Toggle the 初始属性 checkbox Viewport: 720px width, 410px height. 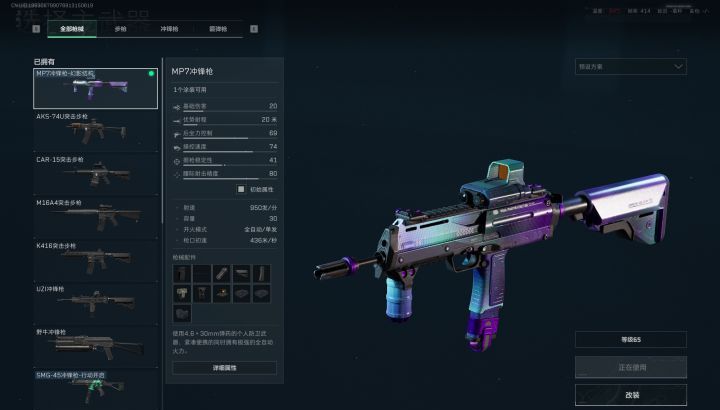click(241, 188)
